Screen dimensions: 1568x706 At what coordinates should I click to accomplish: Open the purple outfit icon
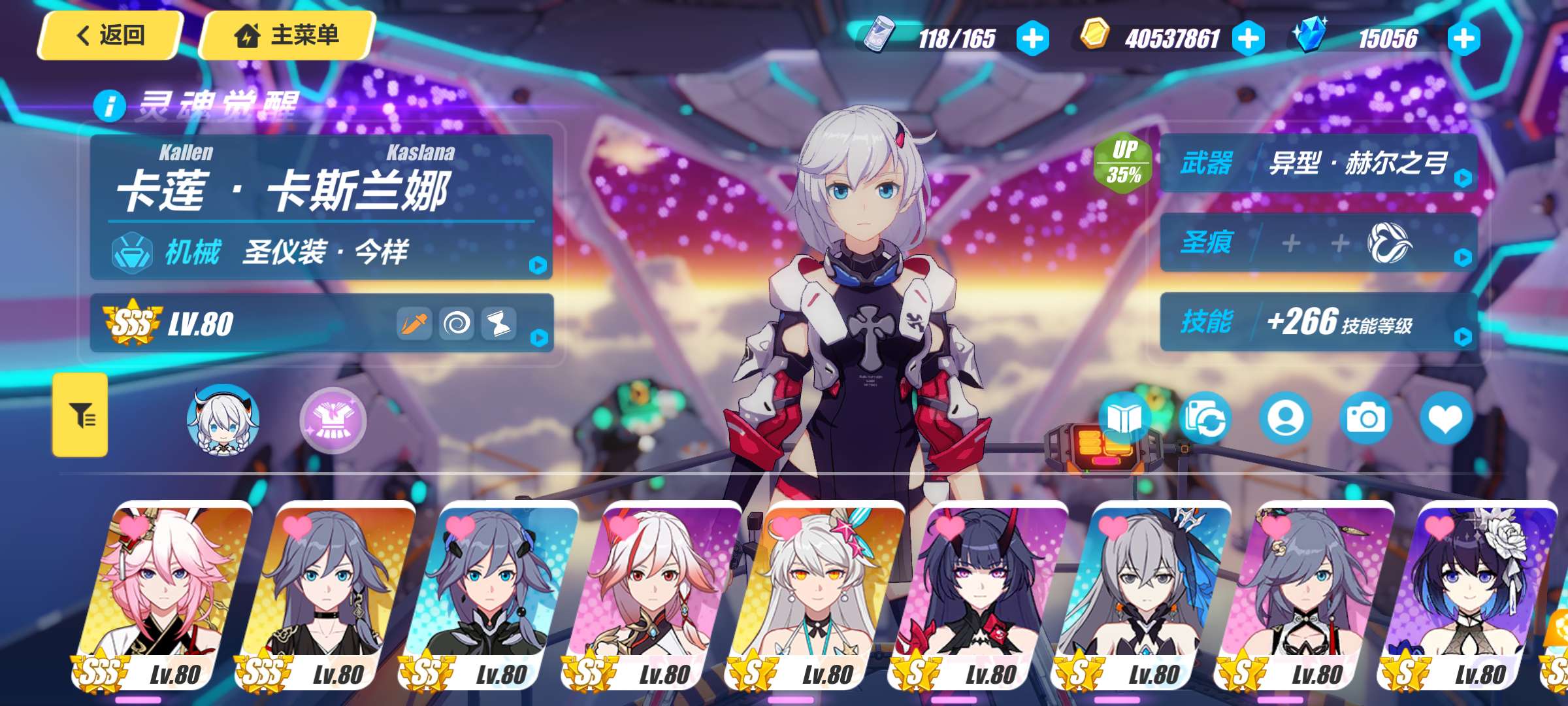point(333,421)
